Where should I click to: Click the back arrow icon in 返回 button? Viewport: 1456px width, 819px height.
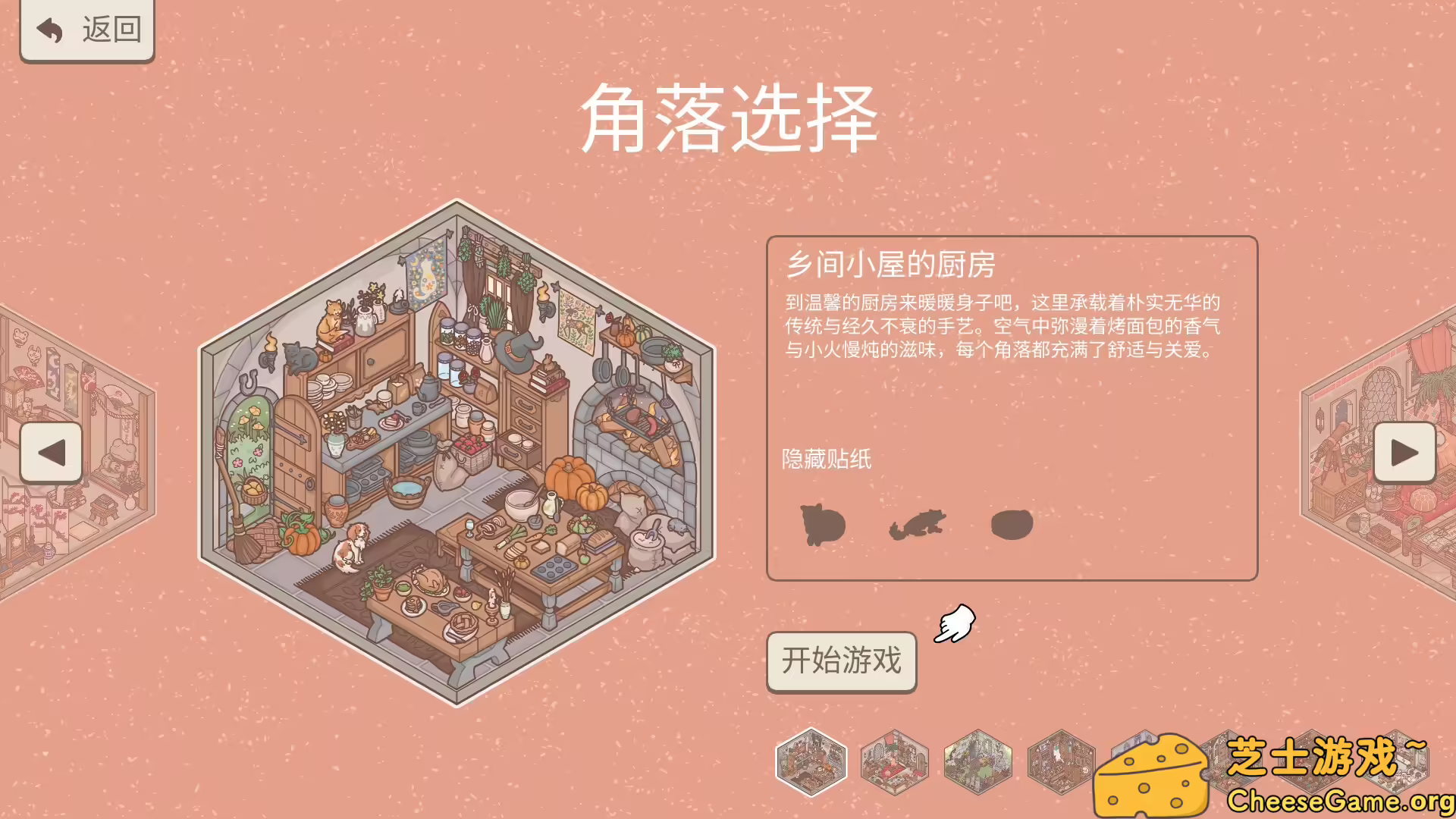point(49,29)
